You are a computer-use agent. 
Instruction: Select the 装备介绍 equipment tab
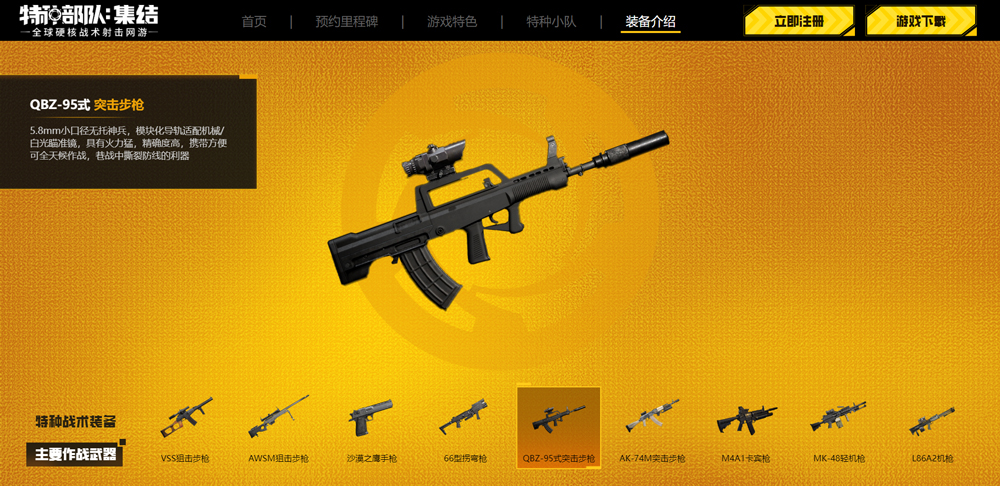pos(650,22)
